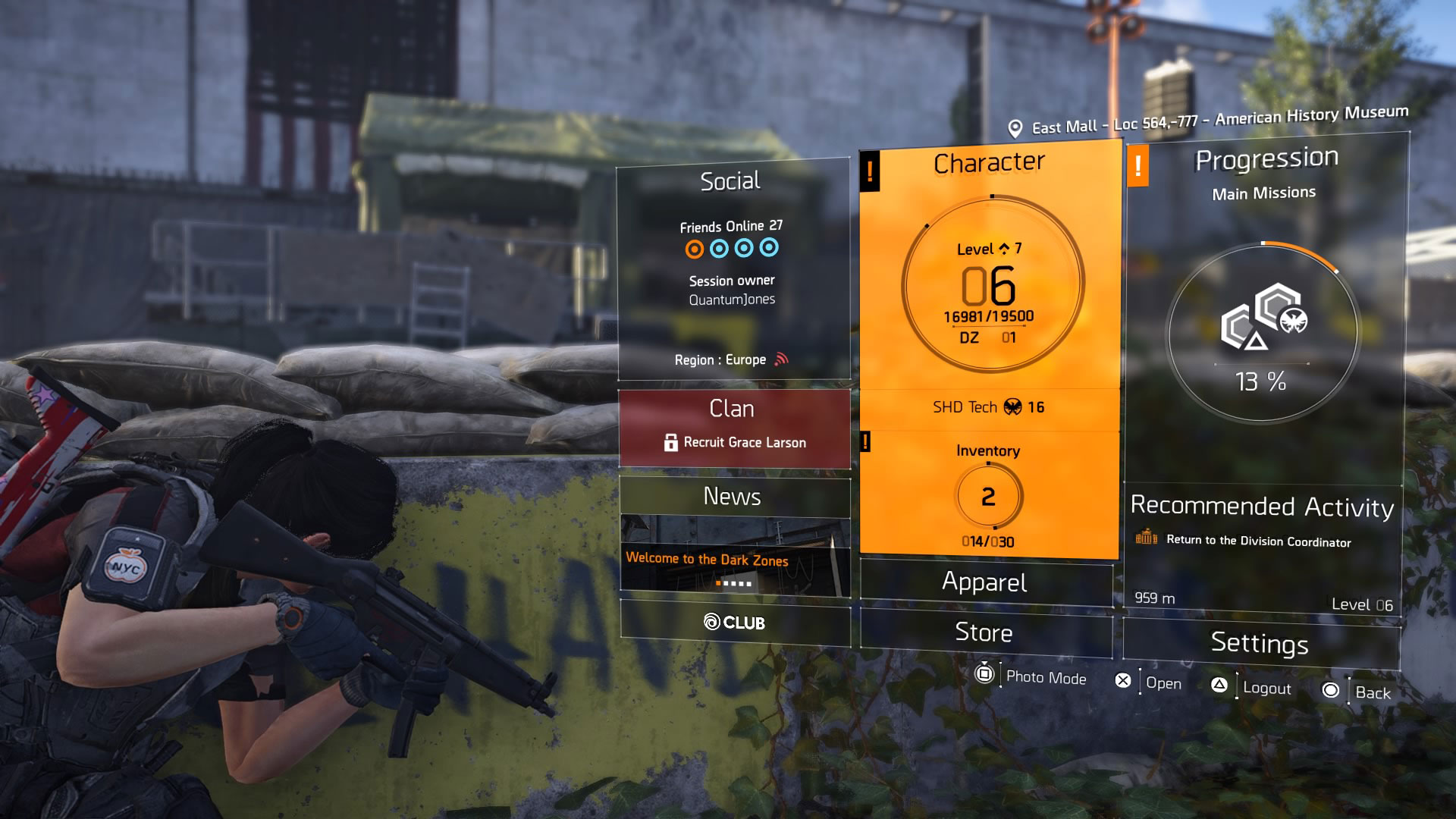Activate Photo Mode
The image size is (1456, 819).
pyautogui.click(x=1033, y=676)
